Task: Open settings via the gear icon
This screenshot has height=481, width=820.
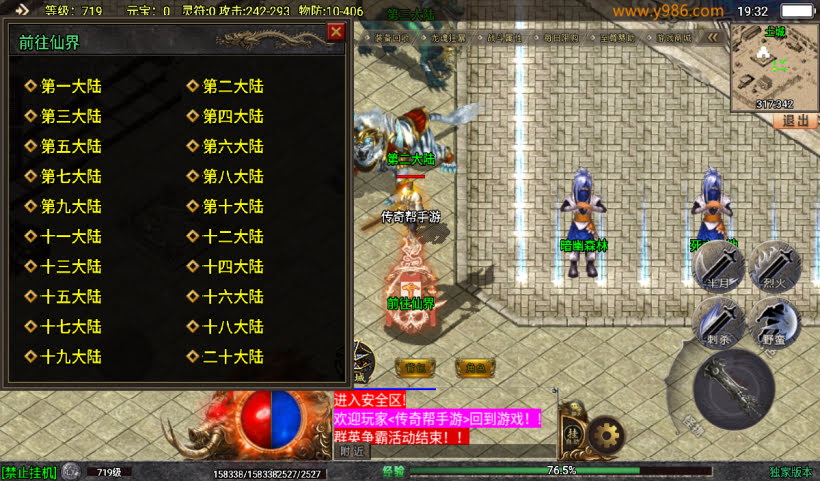Action: pos(606,435)
